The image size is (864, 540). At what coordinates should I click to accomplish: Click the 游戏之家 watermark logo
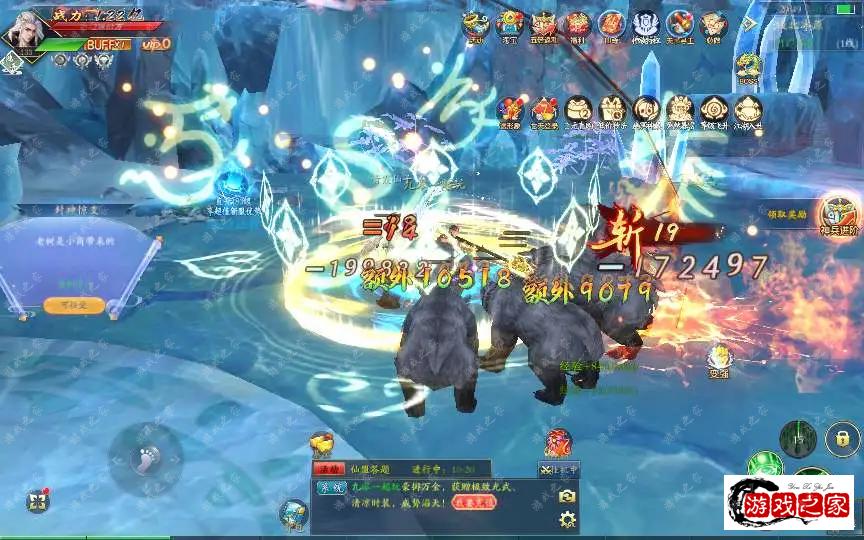click(x=788, y=502)
